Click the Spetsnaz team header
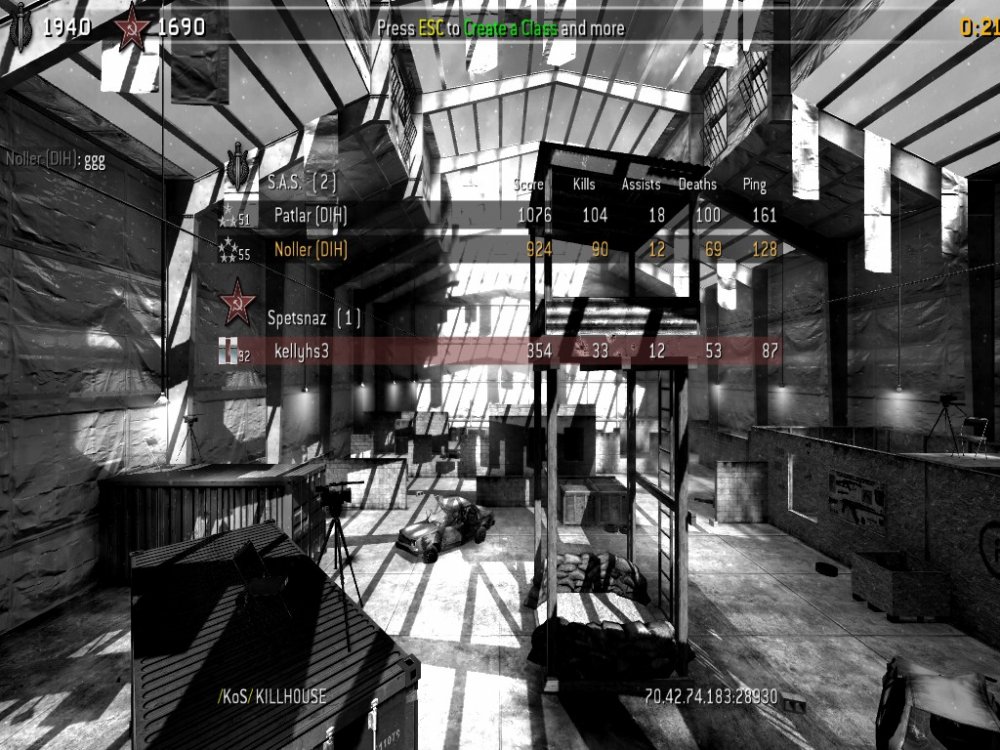 pyautogui.click(x=313, y=317)
